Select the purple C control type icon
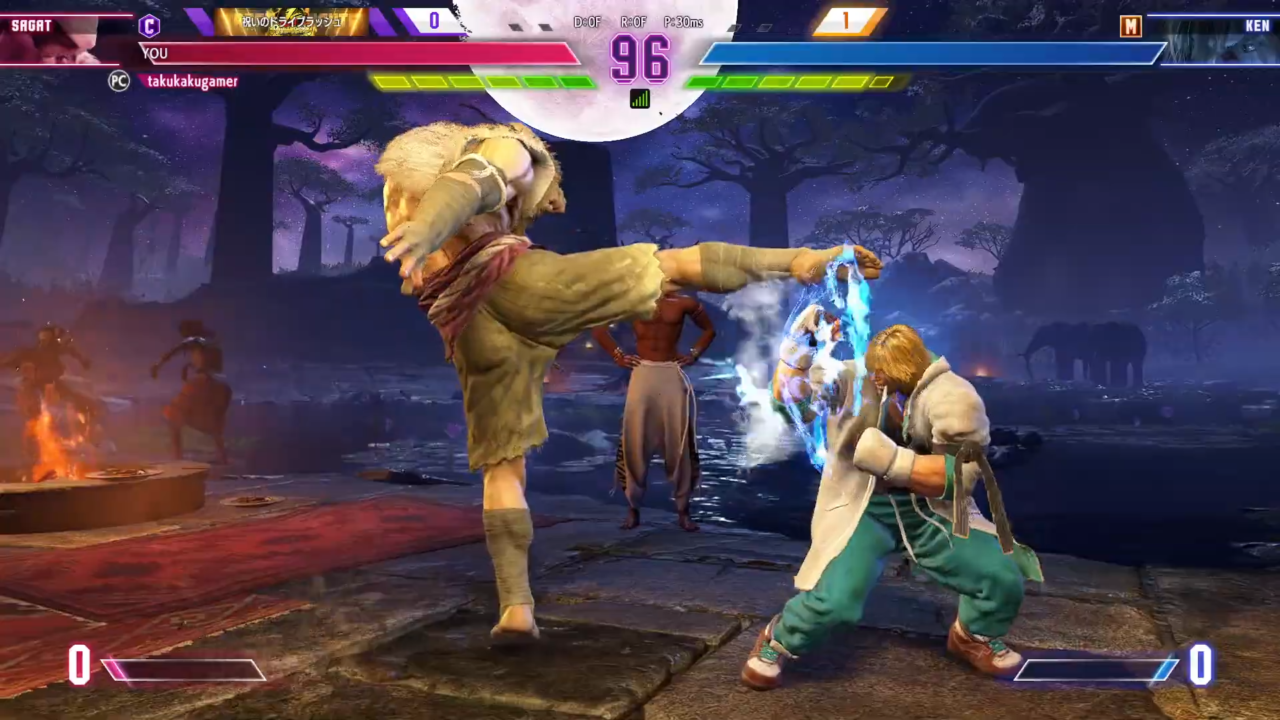The image size is (1280, 720). [x=149, y=26]
